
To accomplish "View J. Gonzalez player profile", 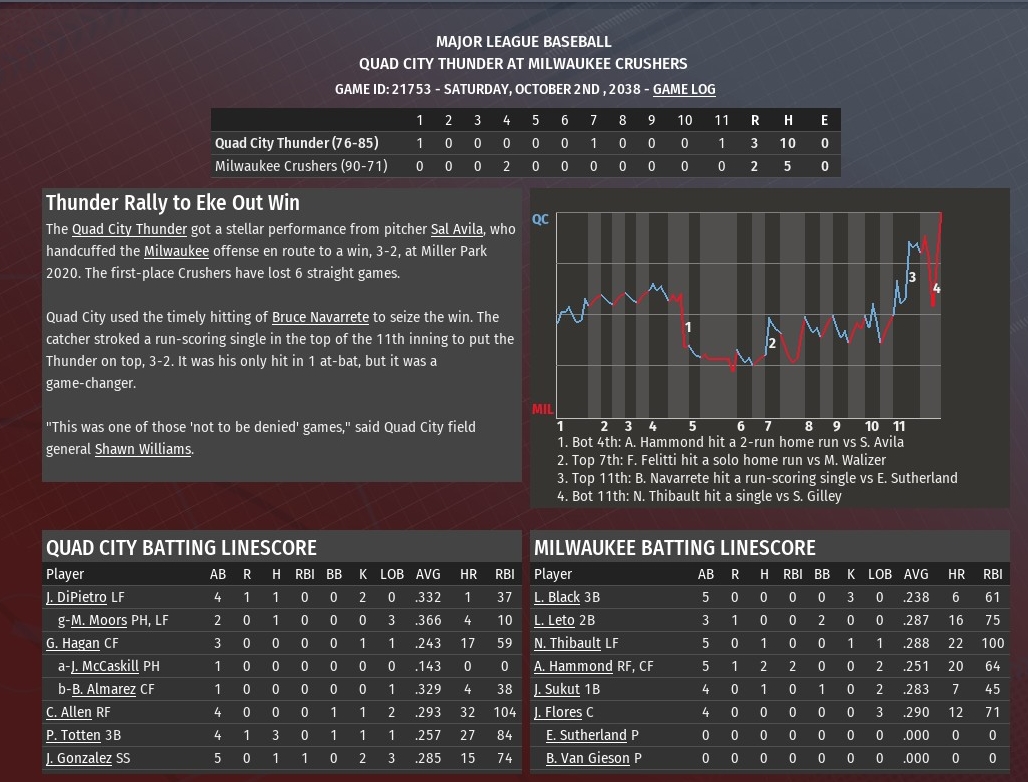I will coord(79,758).
